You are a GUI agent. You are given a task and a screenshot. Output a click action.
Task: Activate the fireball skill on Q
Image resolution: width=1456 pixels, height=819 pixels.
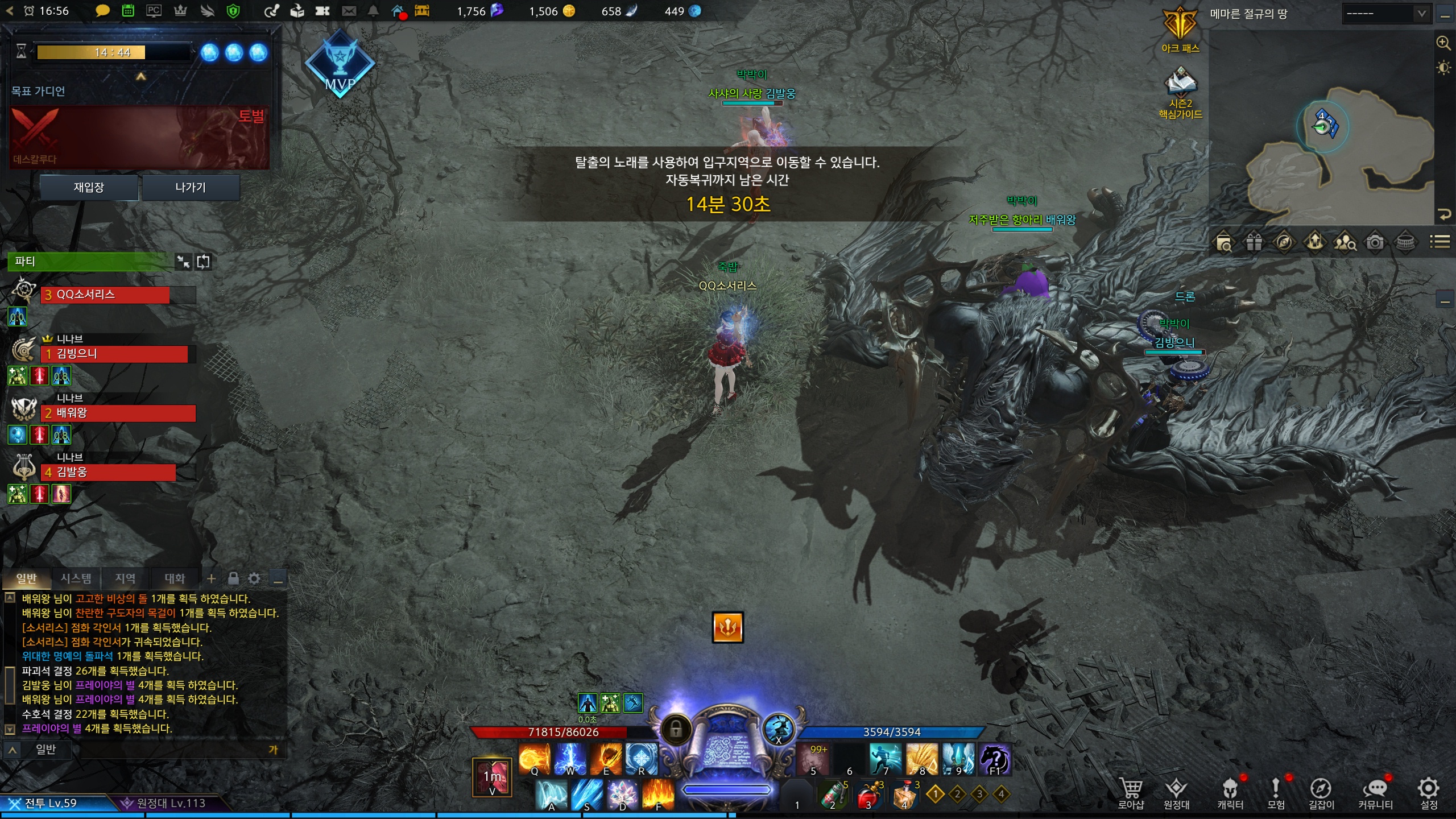[x=534, y=758]
